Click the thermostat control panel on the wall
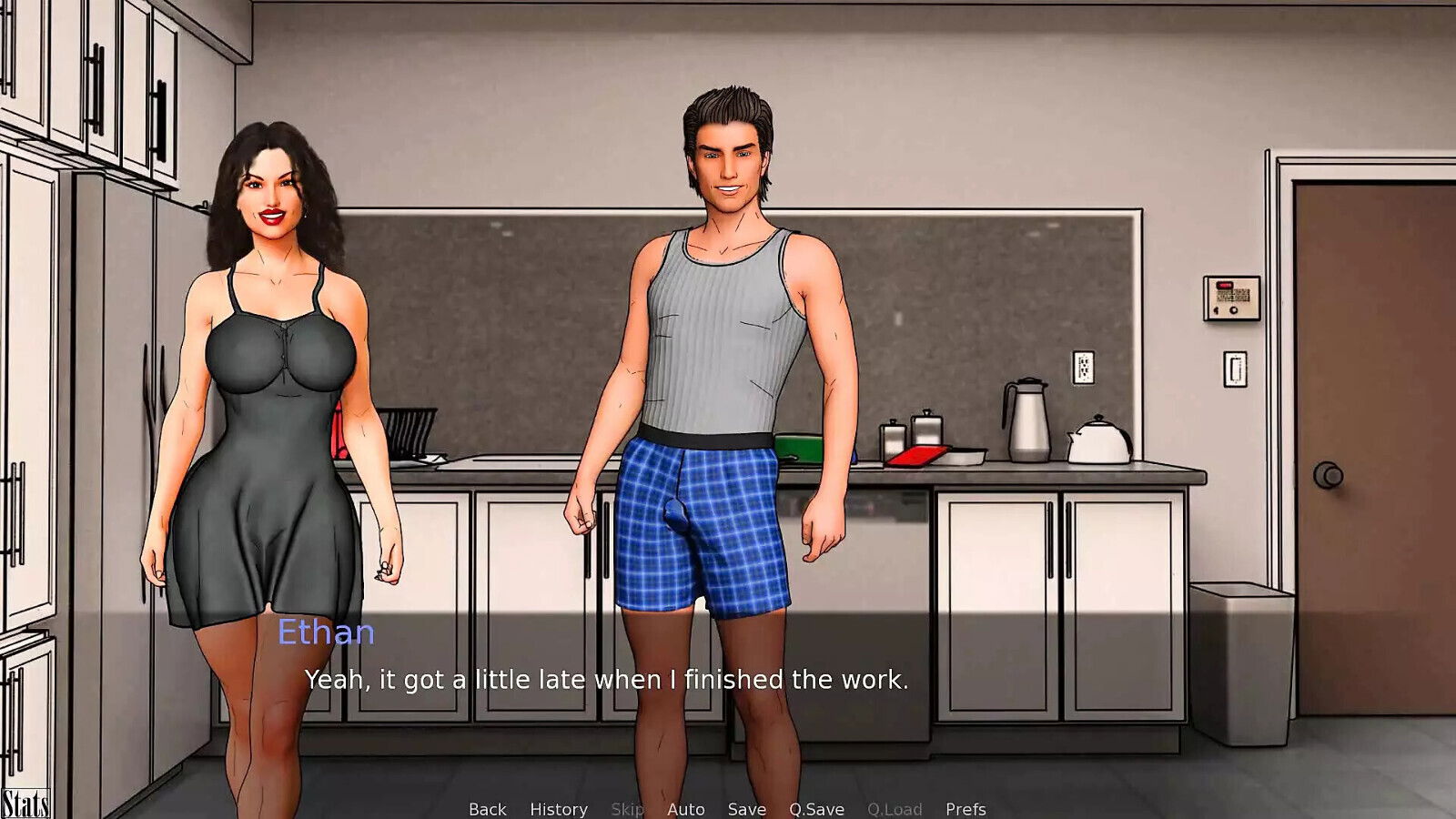 [1230, 300]
